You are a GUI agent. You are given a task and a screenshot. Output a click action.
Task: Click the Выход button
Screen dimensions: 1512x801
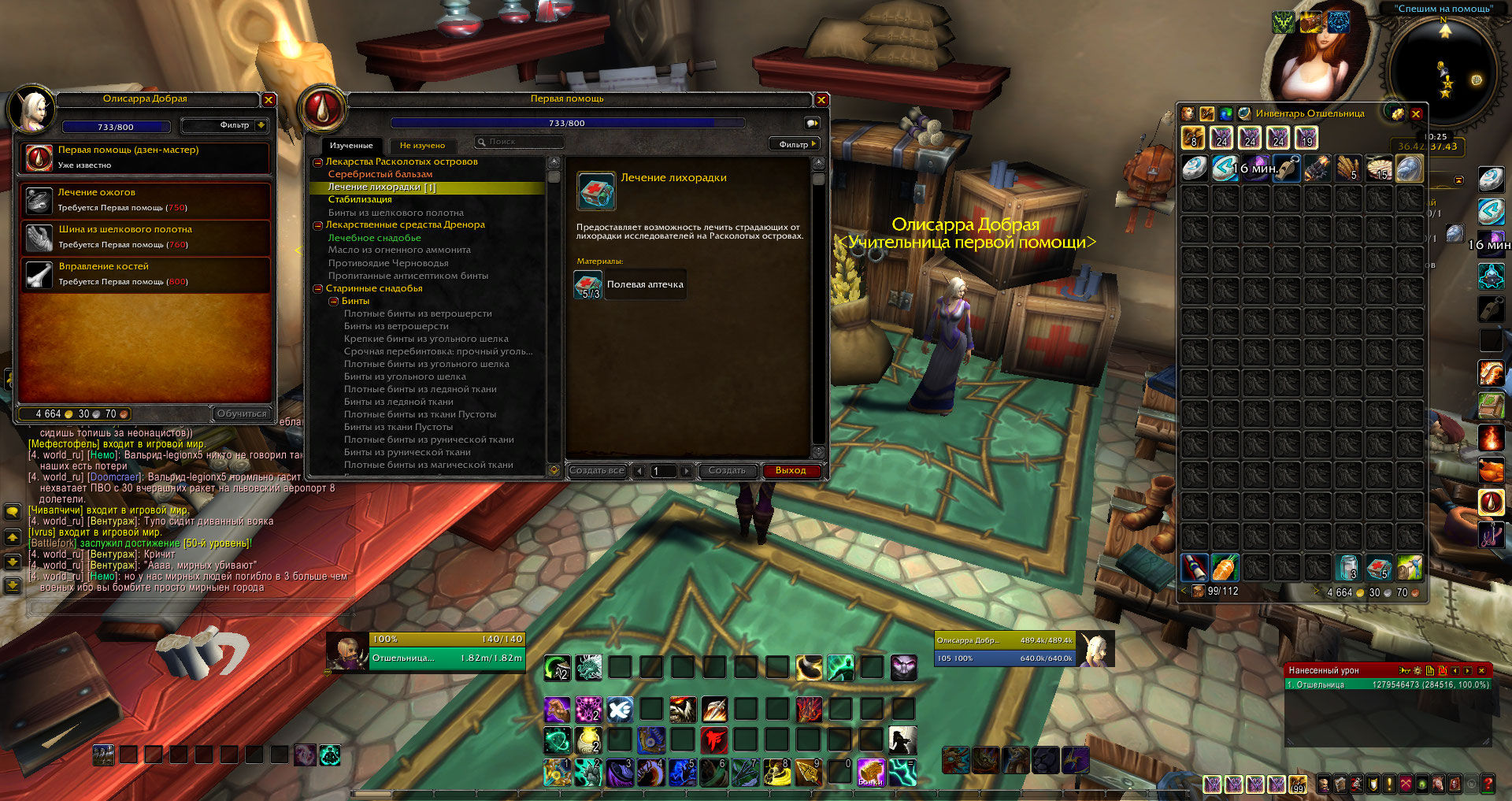click(791, 471)
